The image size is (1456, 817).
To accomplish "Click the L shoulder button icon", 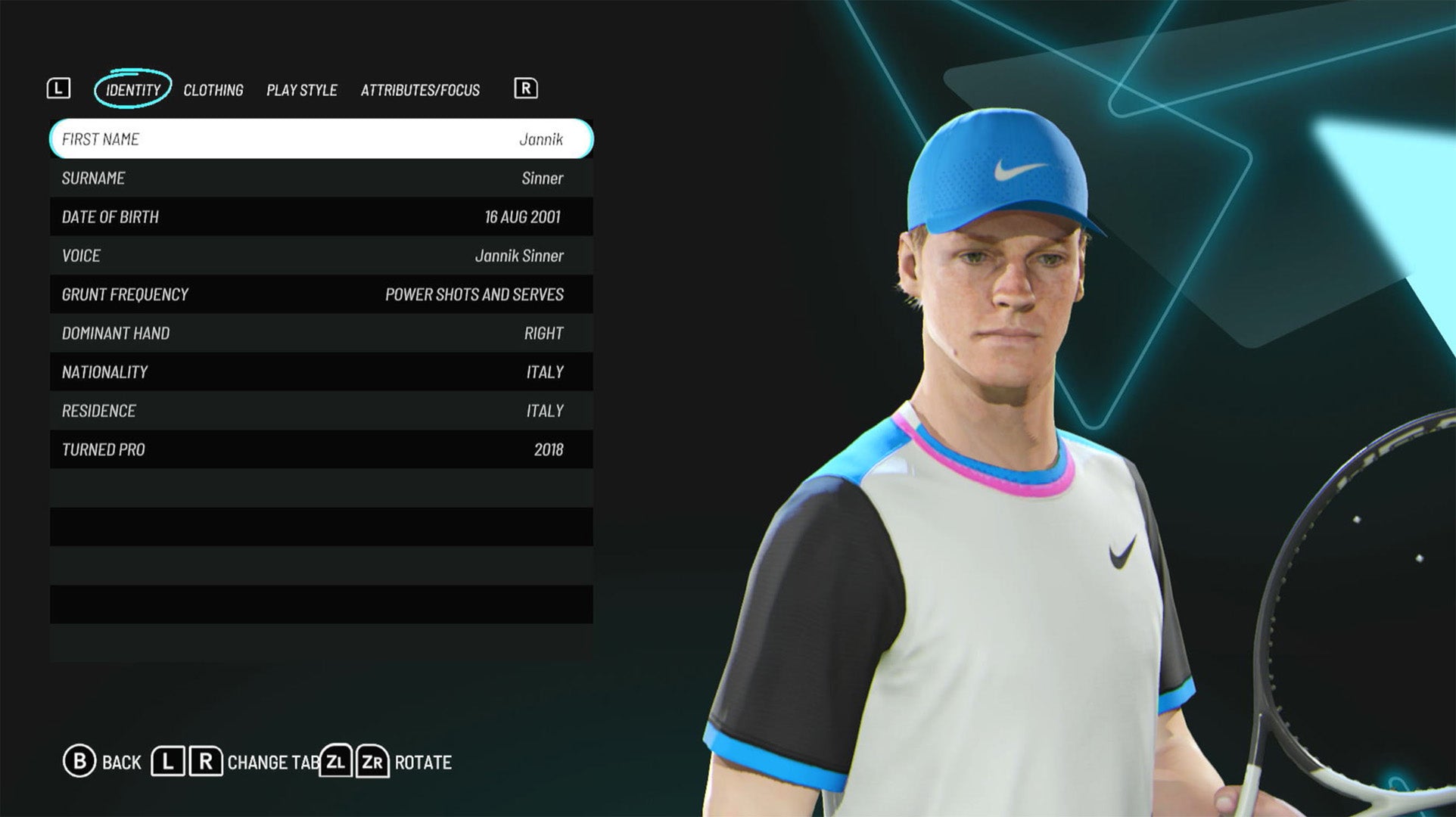I will click(x=60, y=89).
